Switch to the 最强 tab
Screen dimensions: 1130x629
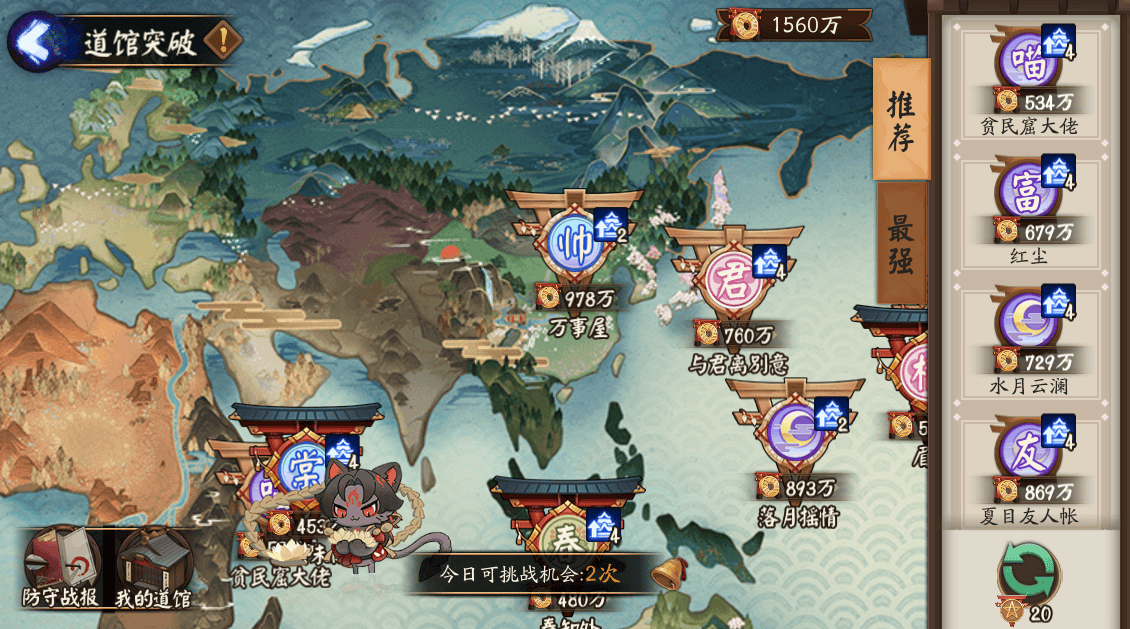click(901, 244)
